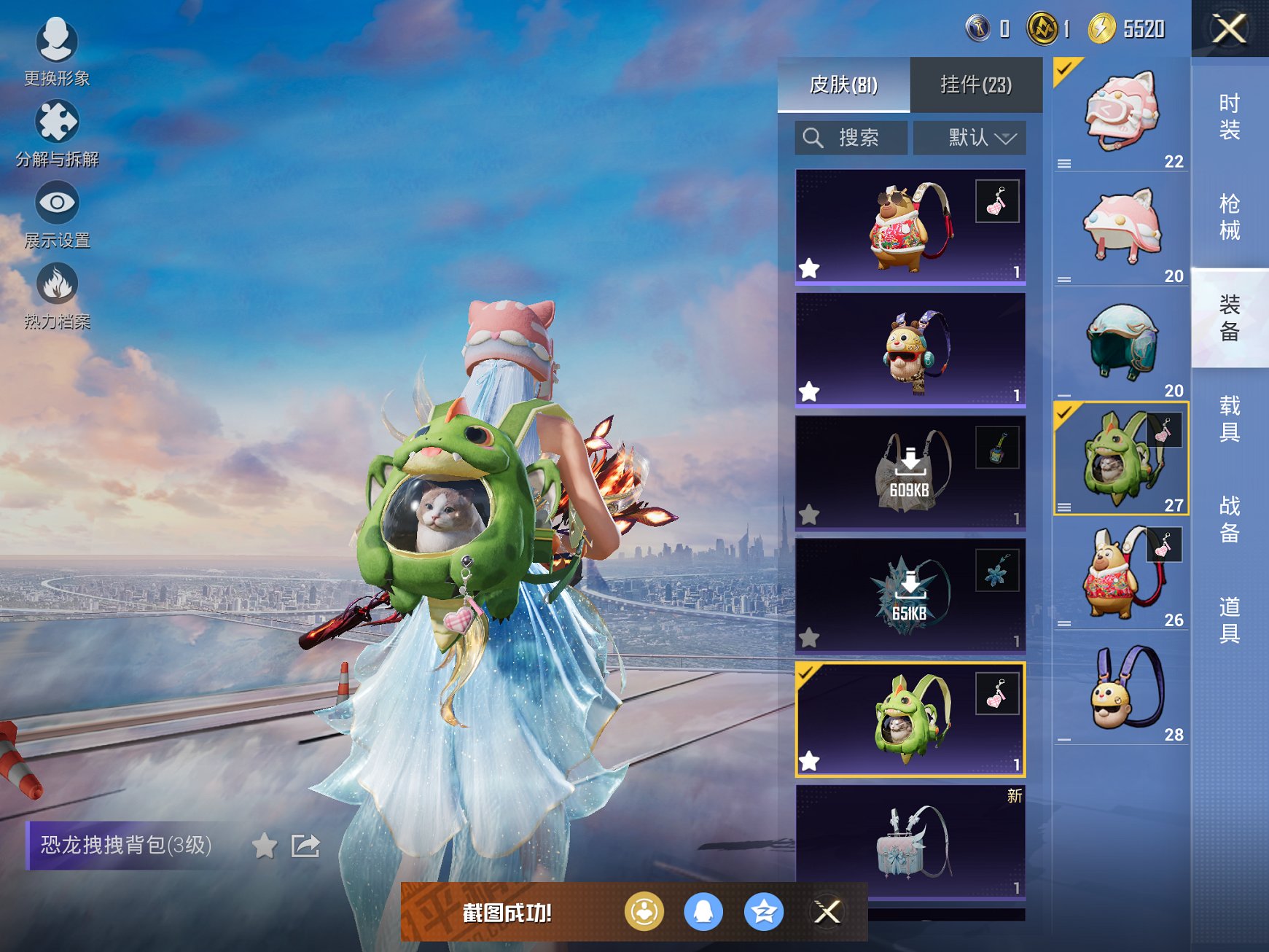The height and width of the screenshot is (952, 1269).
Task: Open the 载具 vehicles category
Action: click(1230, 418)
